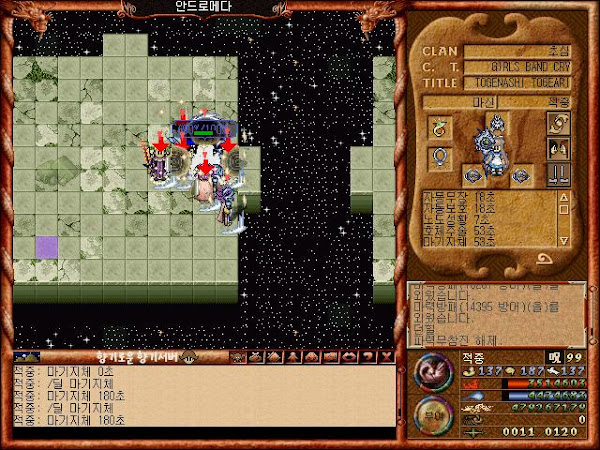Click the skull icon in the chat toolbar
The height and width of the screenshot is (450, 600).
click(x=237, y=357)
